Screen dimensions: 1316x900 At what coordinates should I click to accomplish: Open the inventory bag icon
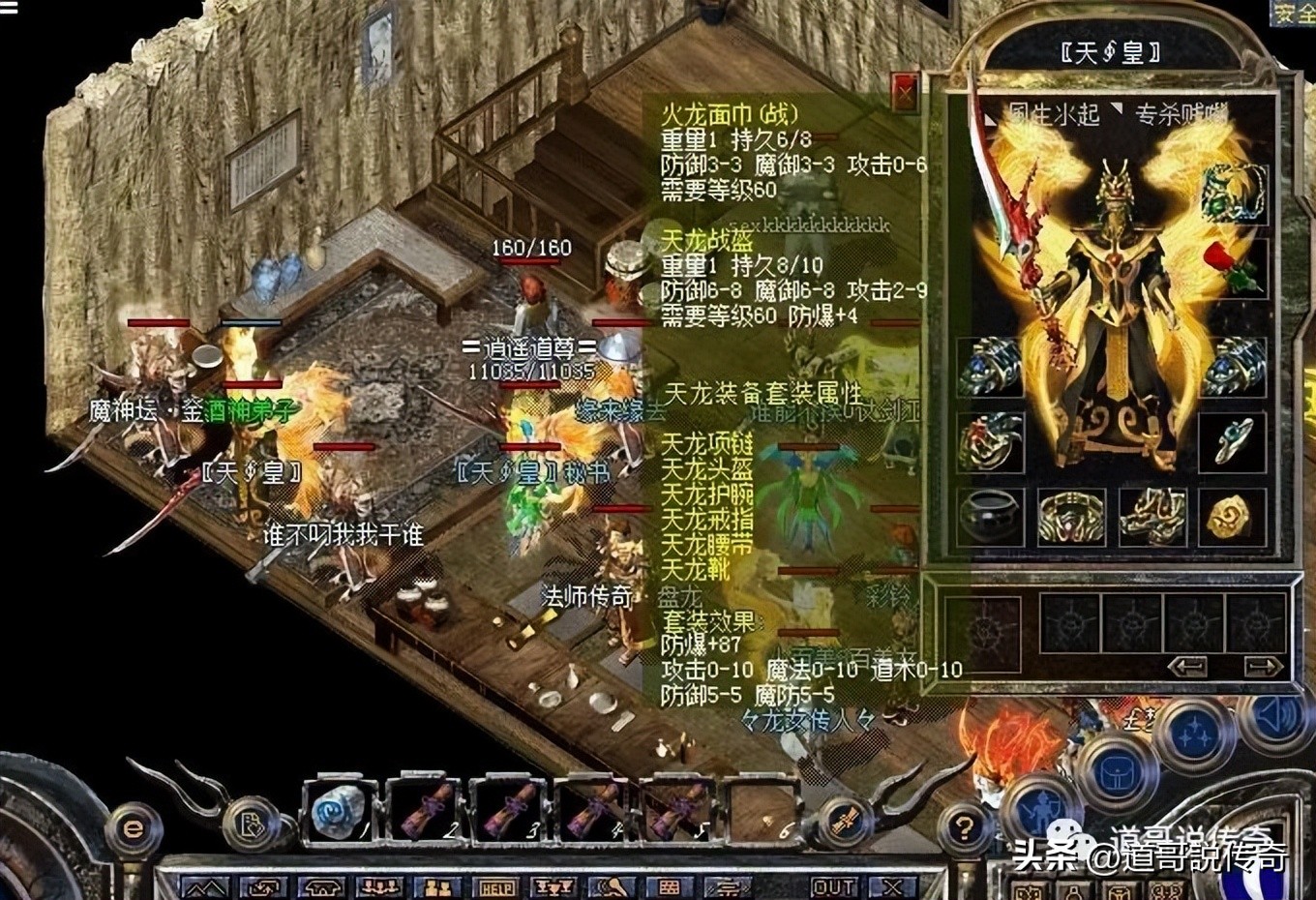(1117, 771)
